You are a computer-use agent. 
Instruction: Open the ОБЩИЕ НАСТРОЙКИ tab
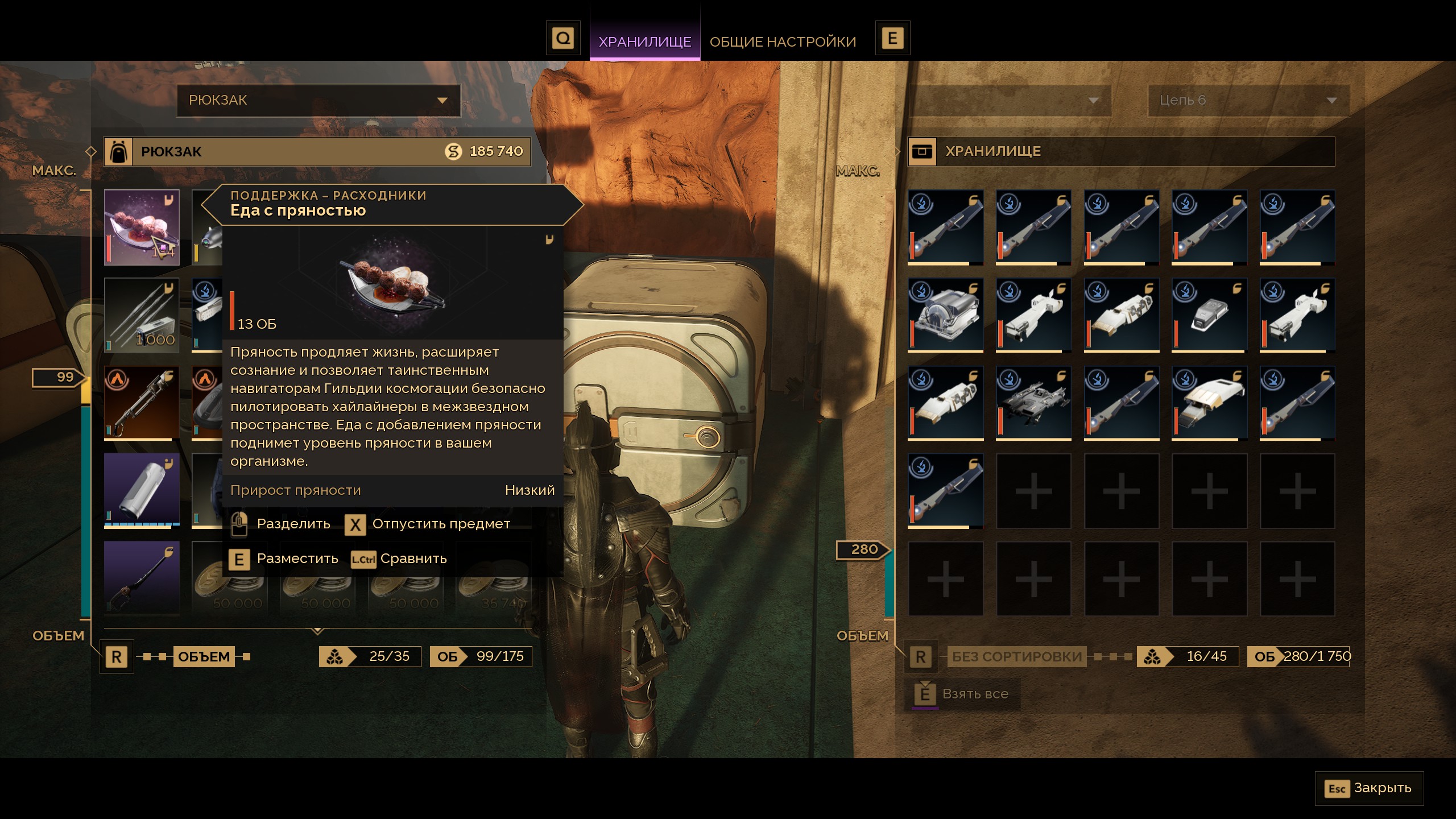point(783,42)
